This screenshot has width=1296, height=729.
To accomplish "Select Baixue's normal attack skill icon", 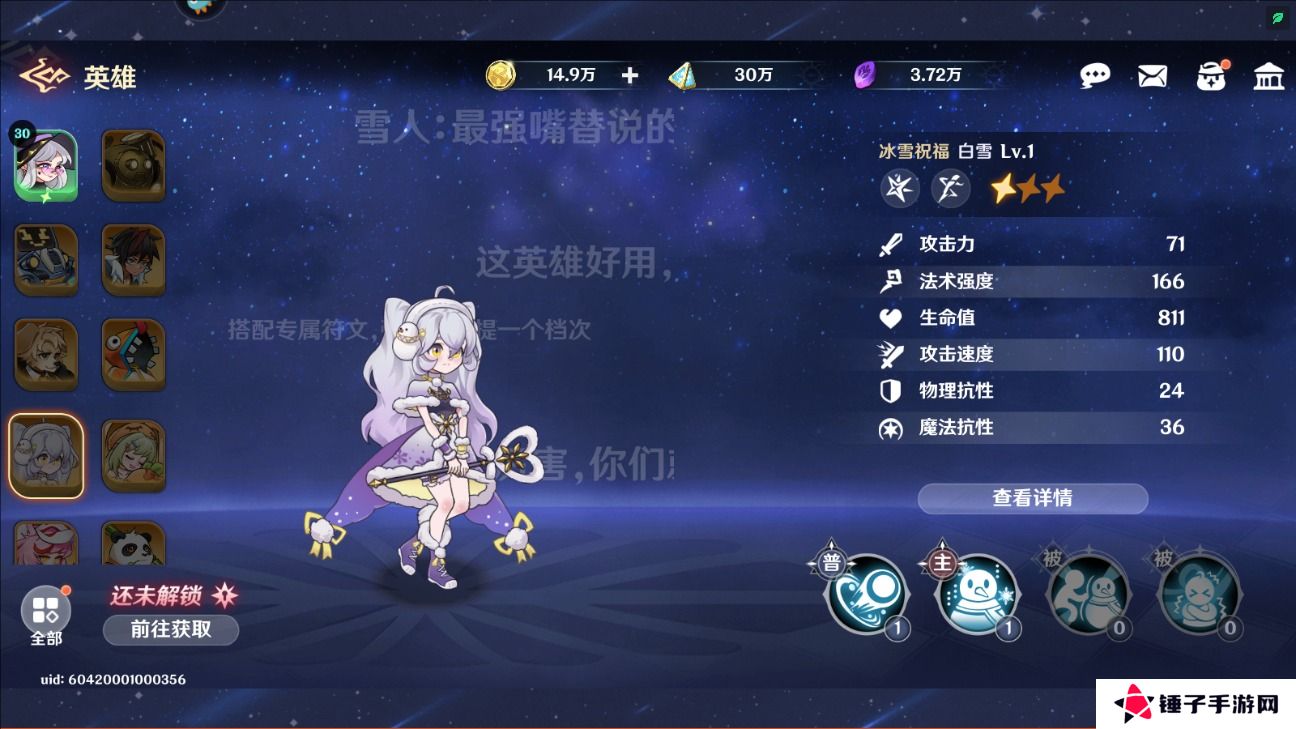I will click(866, 595).
